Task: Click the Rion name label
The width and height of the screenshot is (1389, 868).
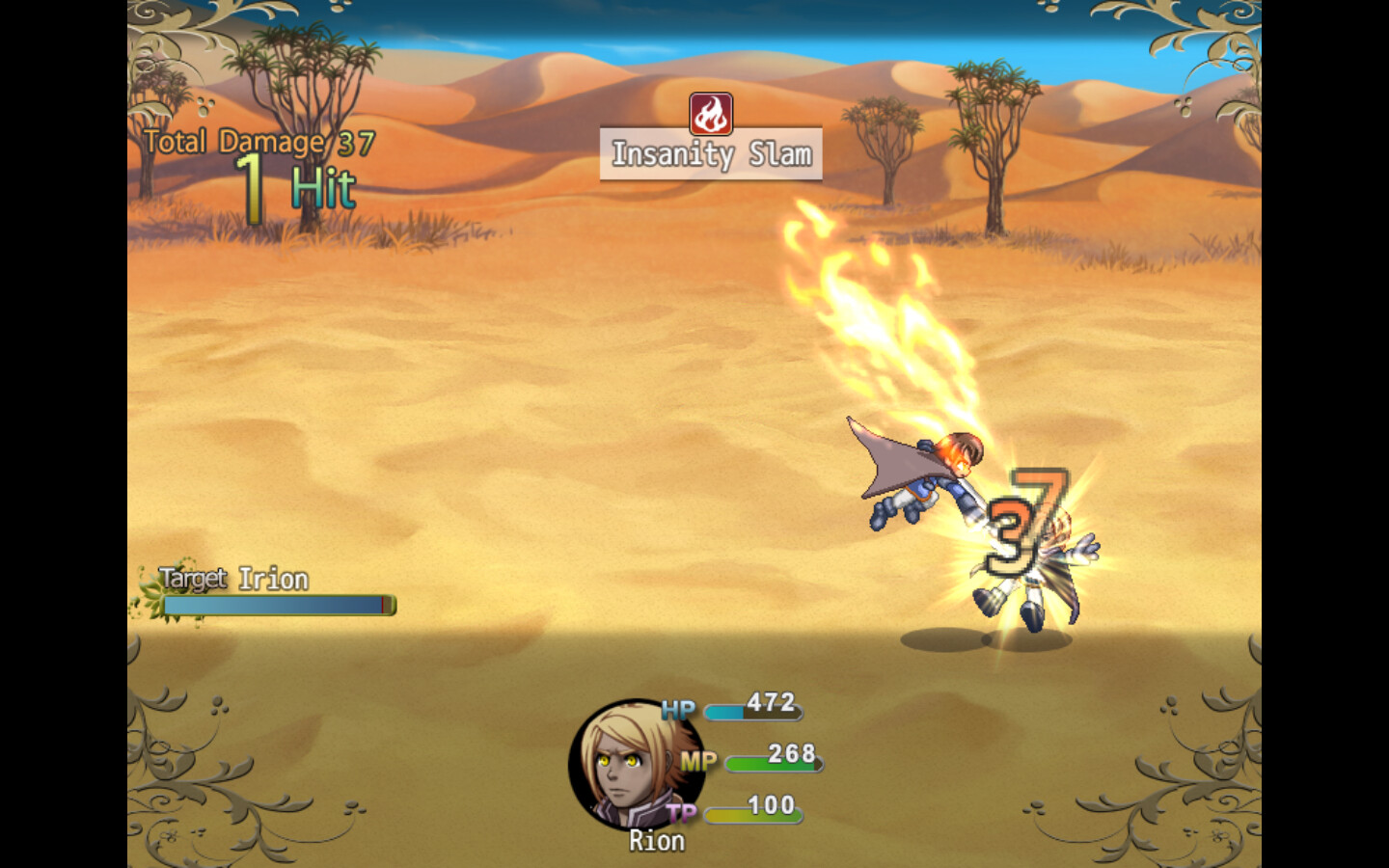Action: coord(657,840)
